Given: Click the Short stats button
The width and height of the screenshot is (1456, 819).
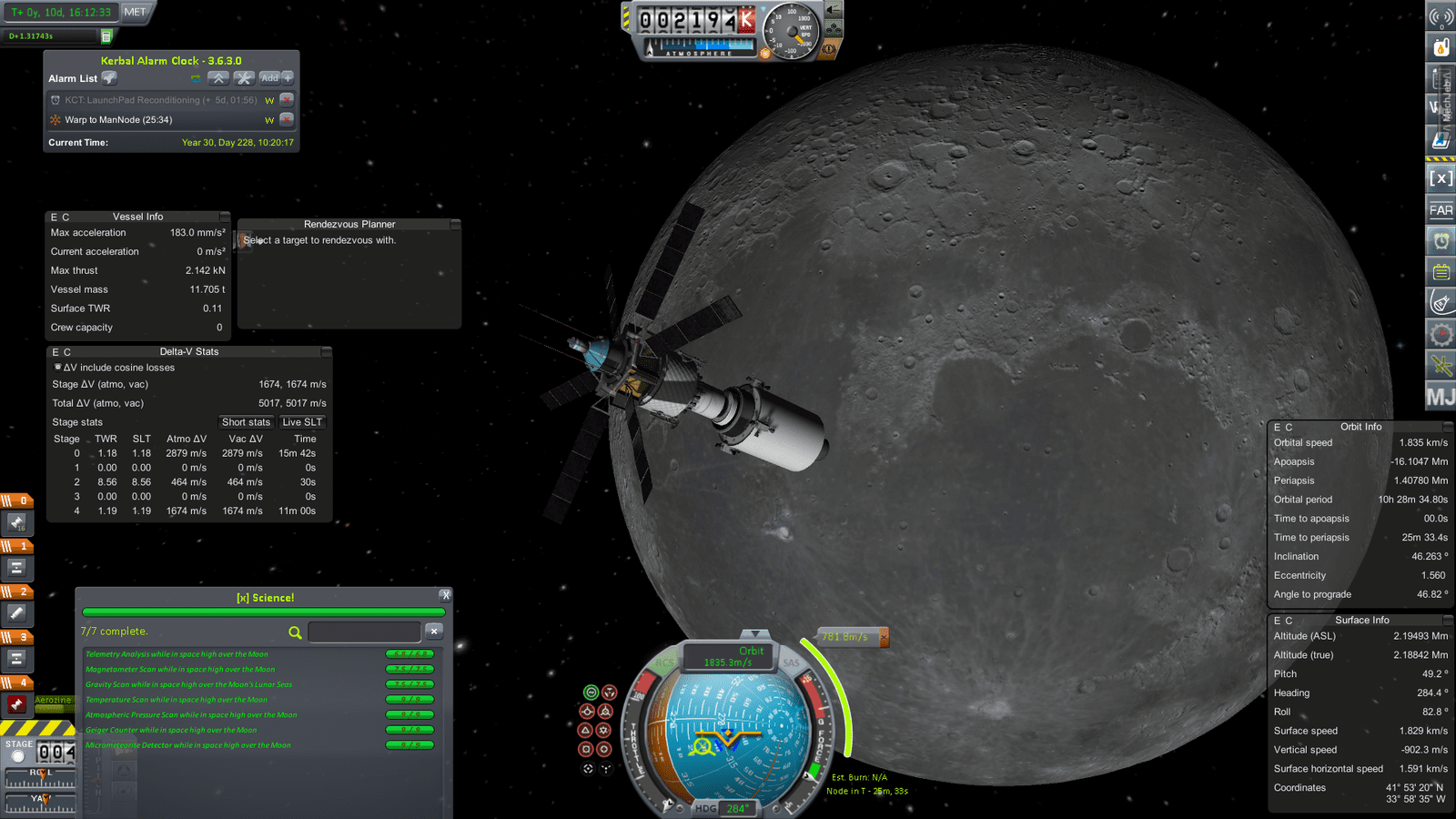Looking at the screenshot, I should point(246,422).
